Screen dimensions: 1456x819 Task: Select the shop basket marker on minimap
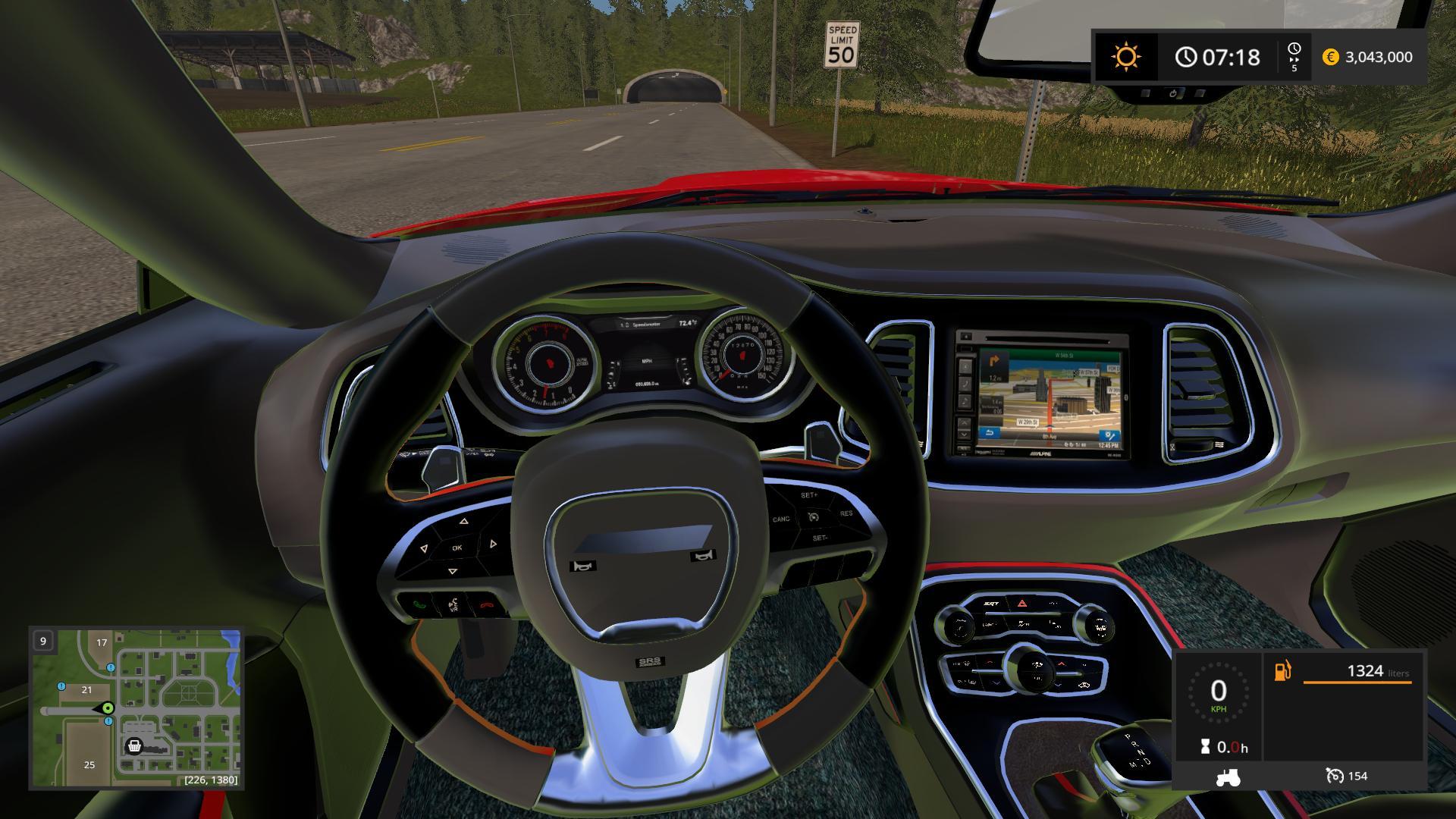(134, 746)
